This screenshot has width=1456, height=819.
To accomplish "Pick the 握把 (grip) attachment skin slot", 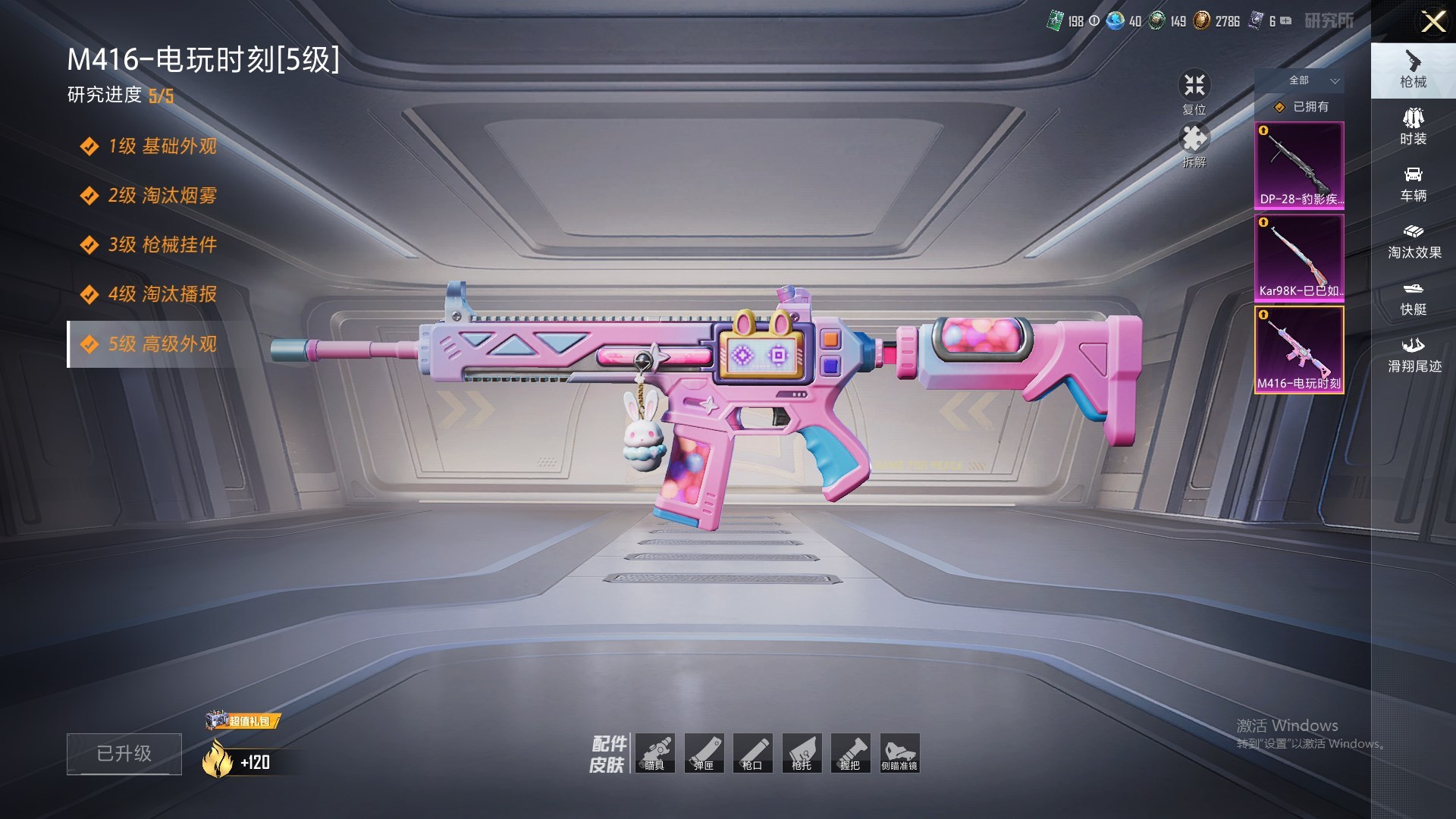I will (x=850, y=753).
